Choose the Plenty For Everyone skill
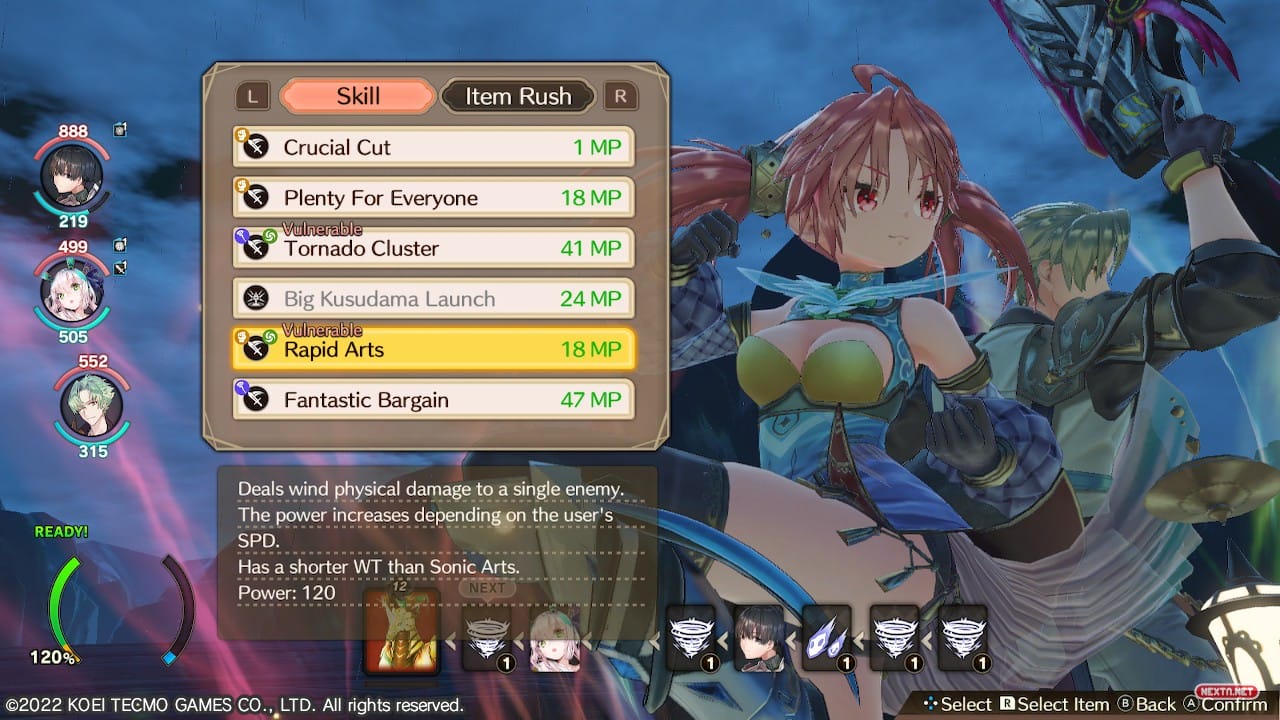The image size is (1280, 720). pyautogui.click(x=433, y=198)
